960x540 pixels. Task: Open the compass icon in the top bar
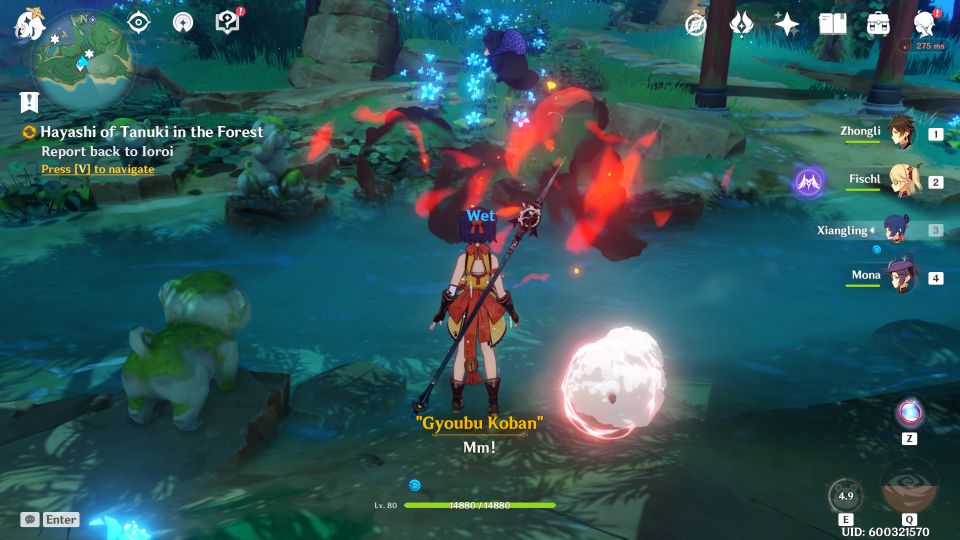[696, 24]
